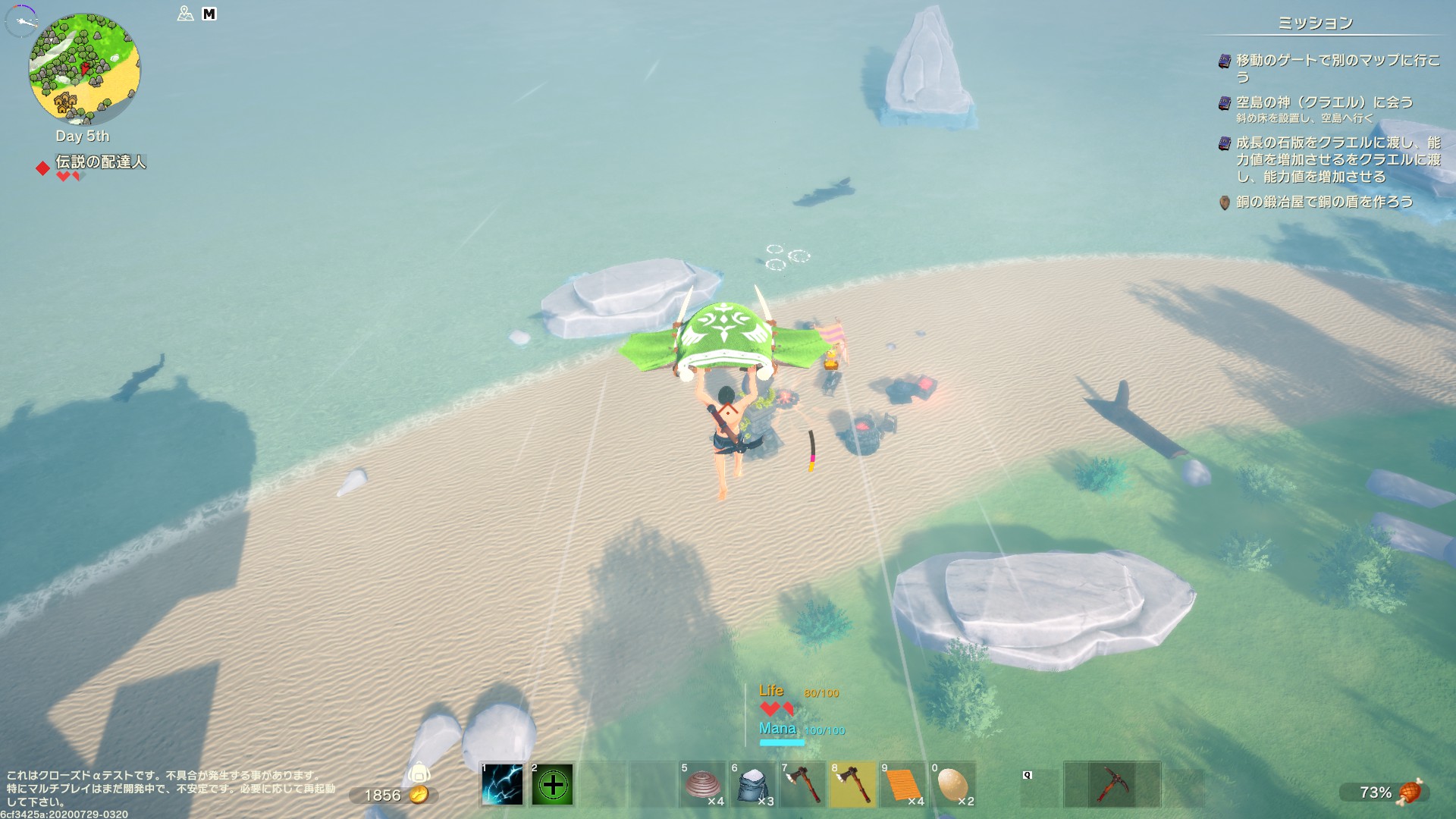1456x819 pixels.
Task: Select the seashell stack in slot 5
Action: coord(703,784)
